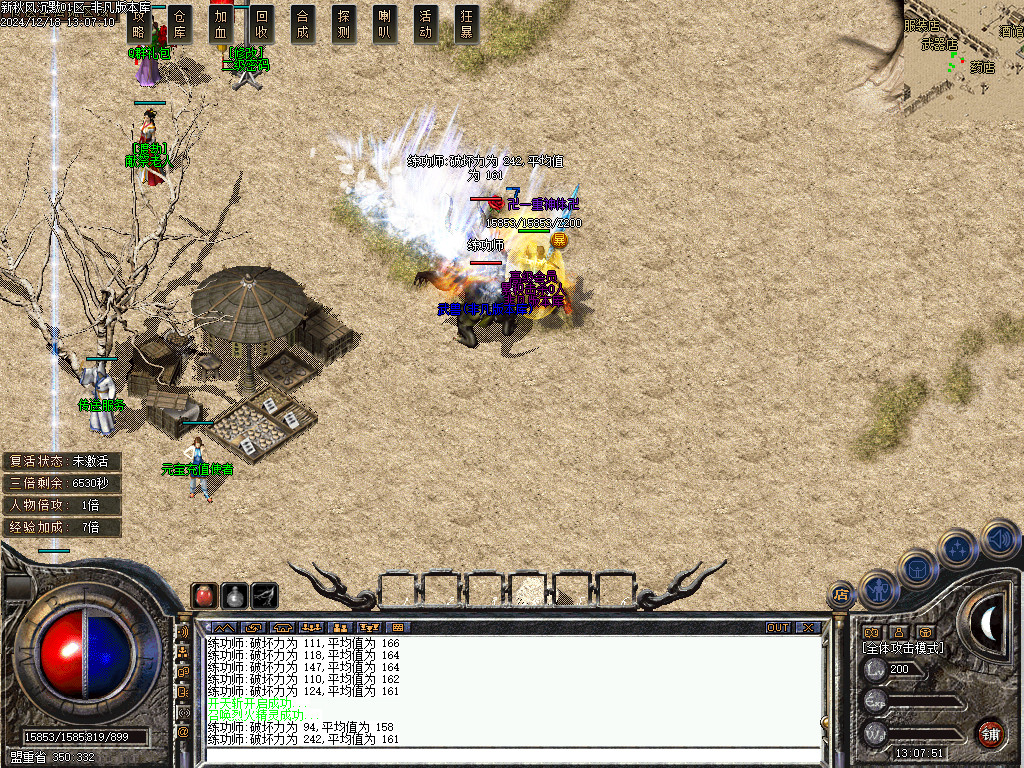Open the skills sparkle round icon
The height and width of the screenshot is (768, 1024).
(x=959, y=548)
